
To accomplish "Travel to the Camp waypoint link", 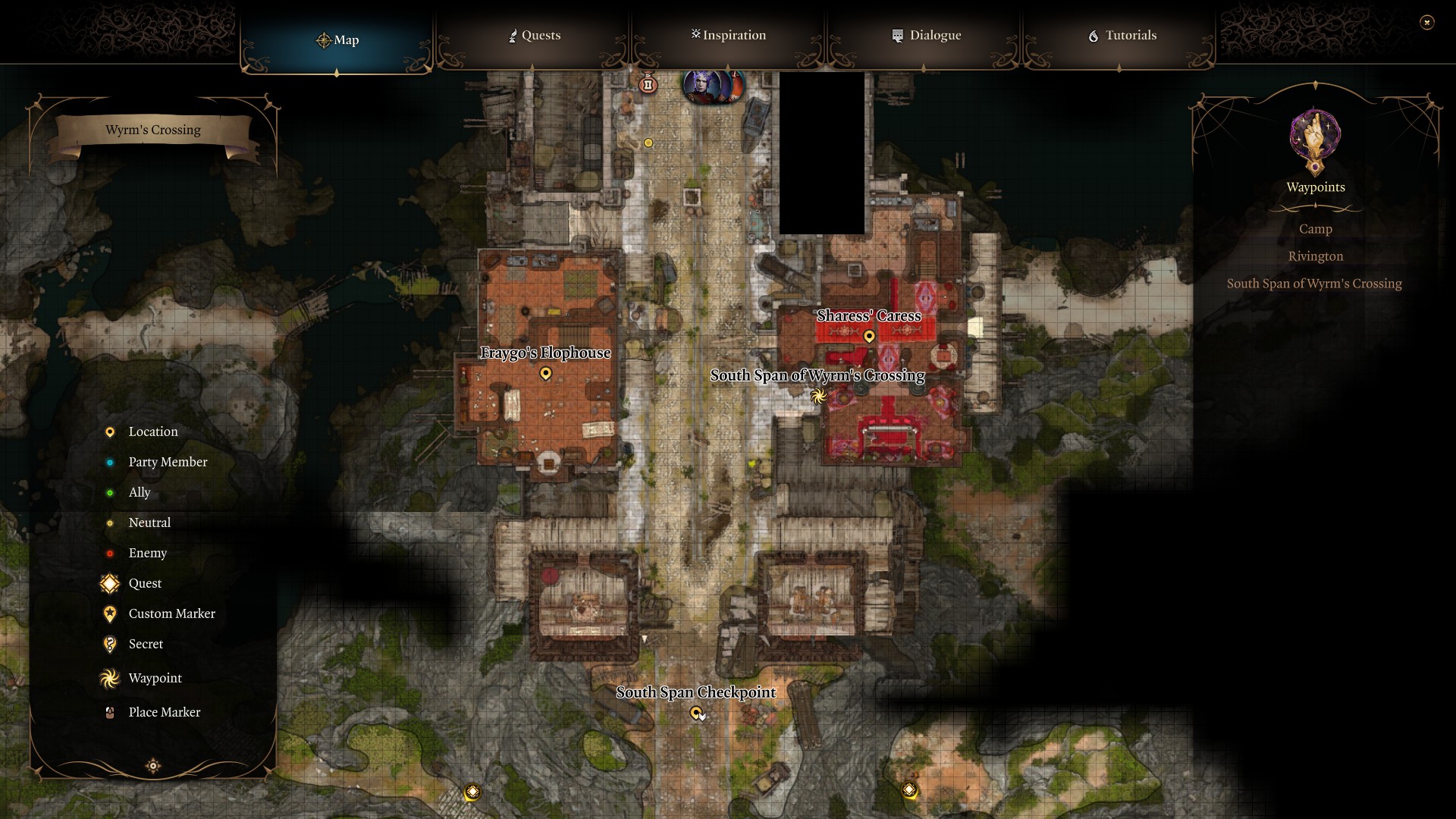I will [x=1315, y=229].
